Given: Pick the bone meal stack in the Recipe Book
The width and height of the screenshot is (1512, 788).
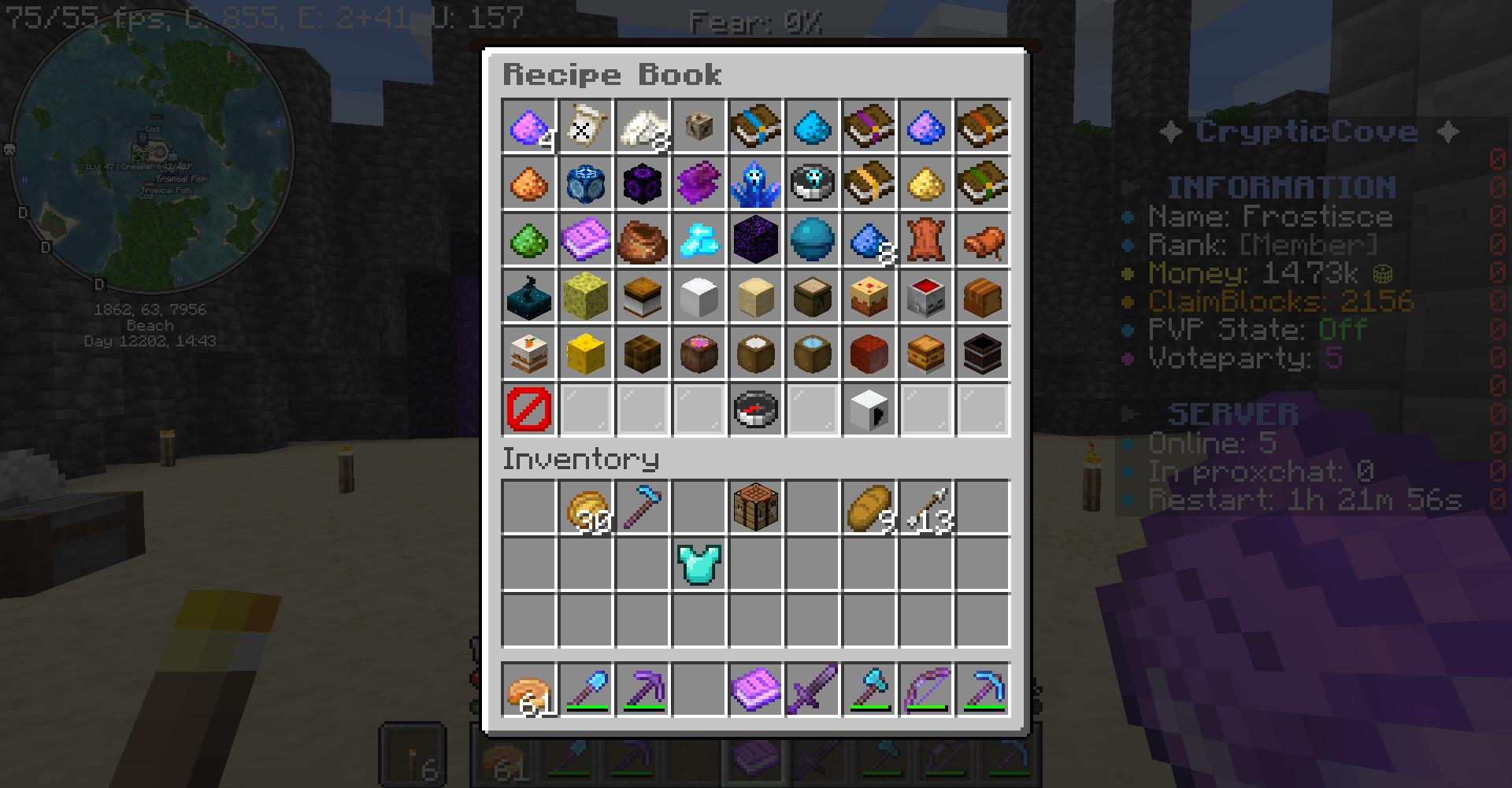Looking at the screenshot, I should pyautogui.click(x=642, y=126).
